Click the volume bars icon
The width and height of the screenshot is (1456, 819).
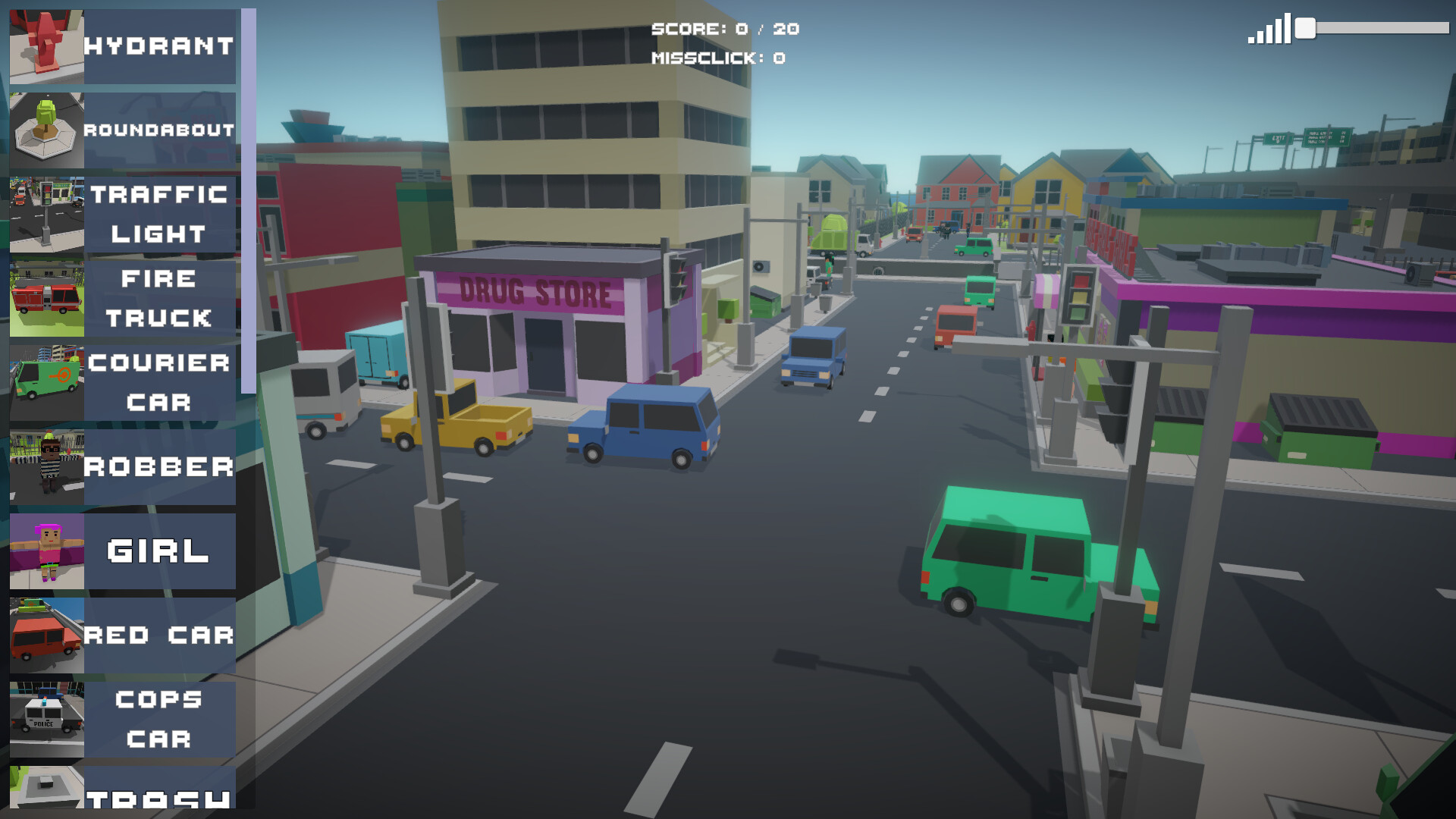tap(1269, 30)
